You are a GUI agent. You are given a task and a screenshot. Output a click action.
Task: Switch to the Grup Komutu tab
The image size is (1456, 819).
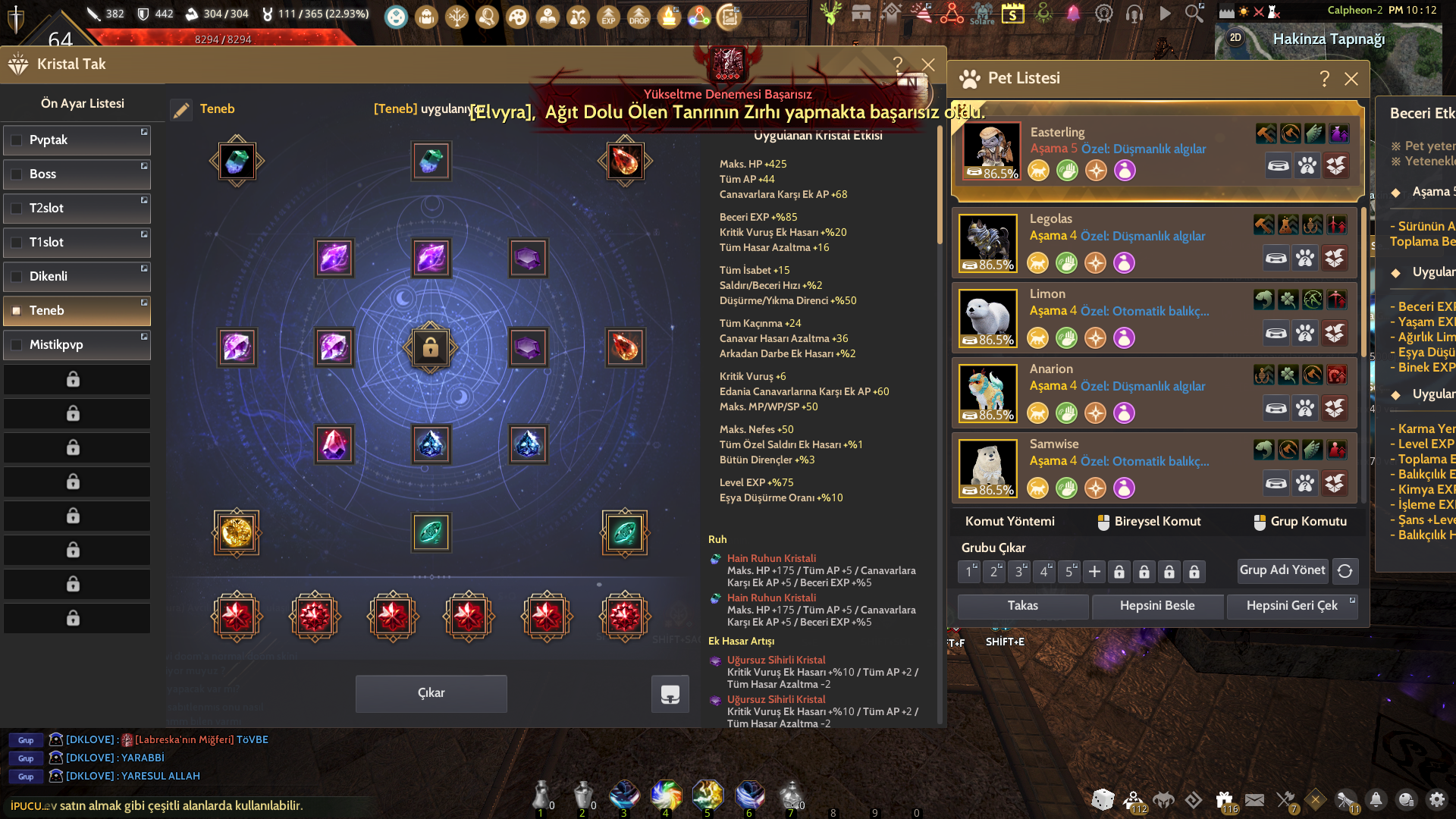(x=1301, y=521)
